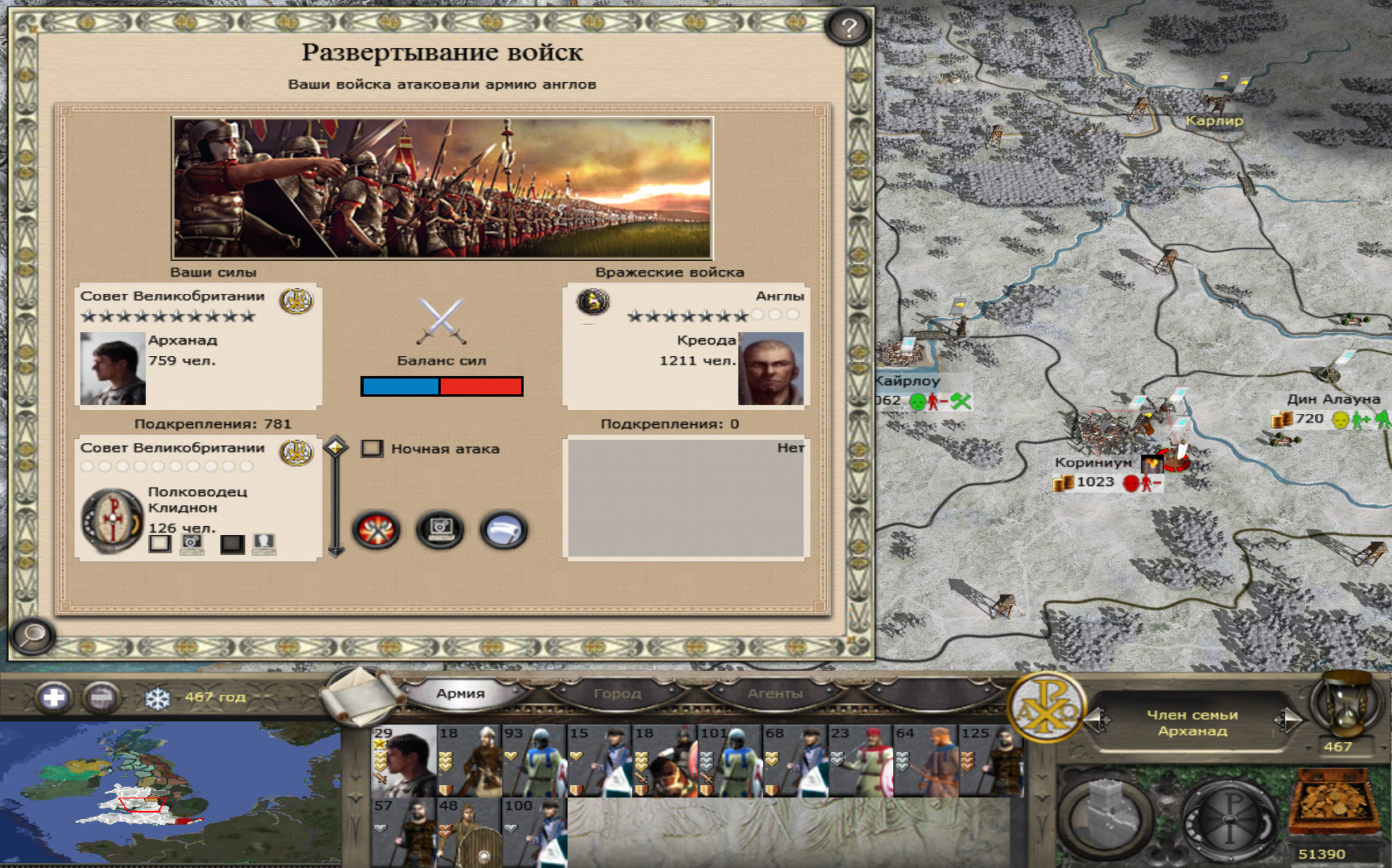Open the construction panel with the castle tower button
The image size is (1392, 868).
pyautogui.click(x=1106, y=816)
